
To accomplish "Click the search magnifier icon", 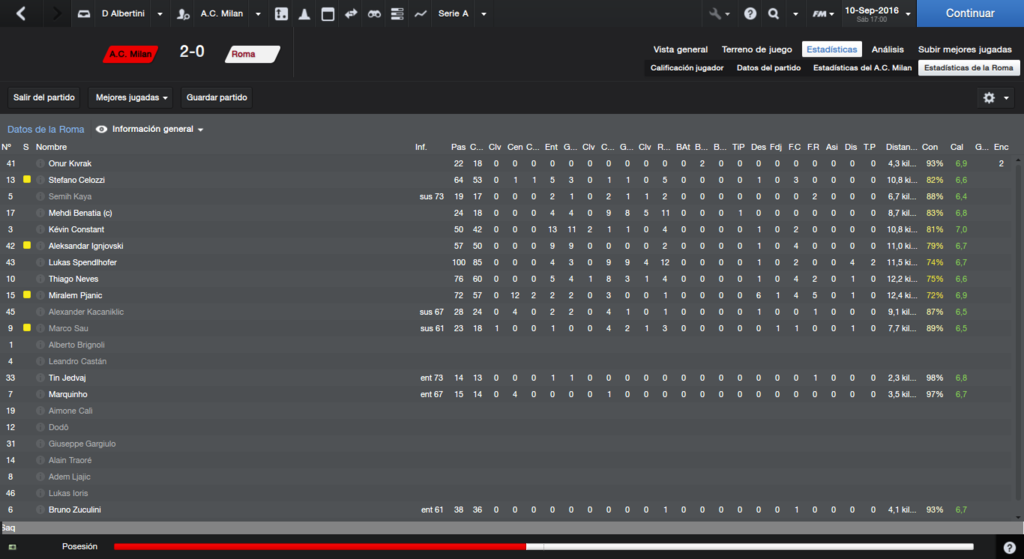I will [774, 14].
